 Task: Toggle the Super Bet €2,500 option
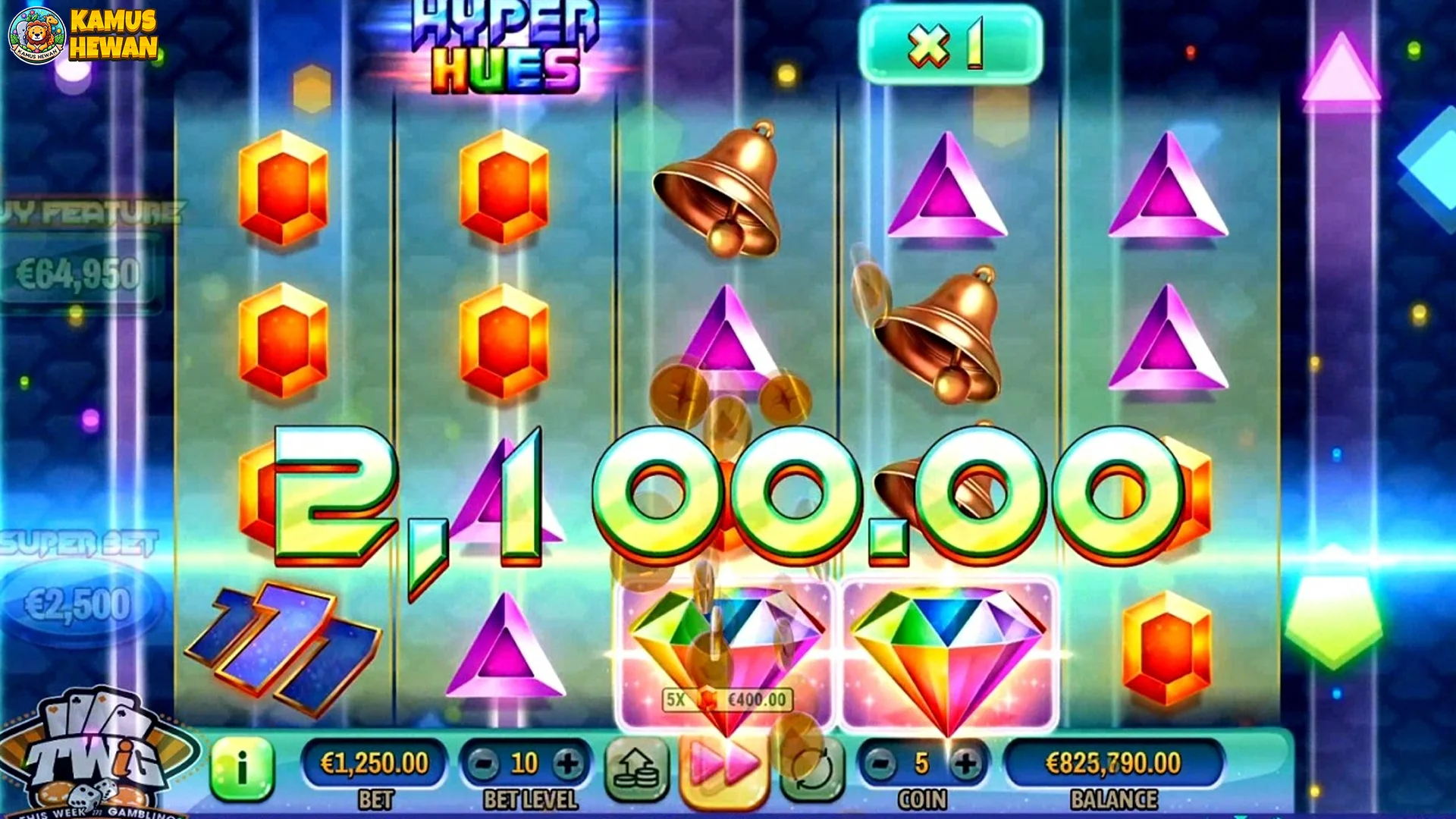tap(79, 603)
